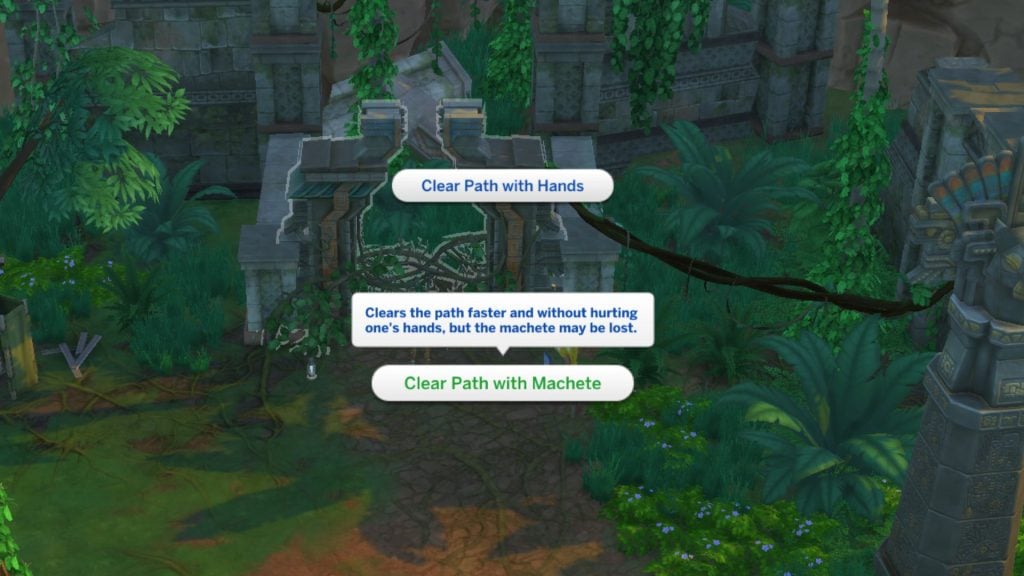Select Clear Path with Machete option
The width and height of the screenshot is (1024, 576).
(502, 383)
